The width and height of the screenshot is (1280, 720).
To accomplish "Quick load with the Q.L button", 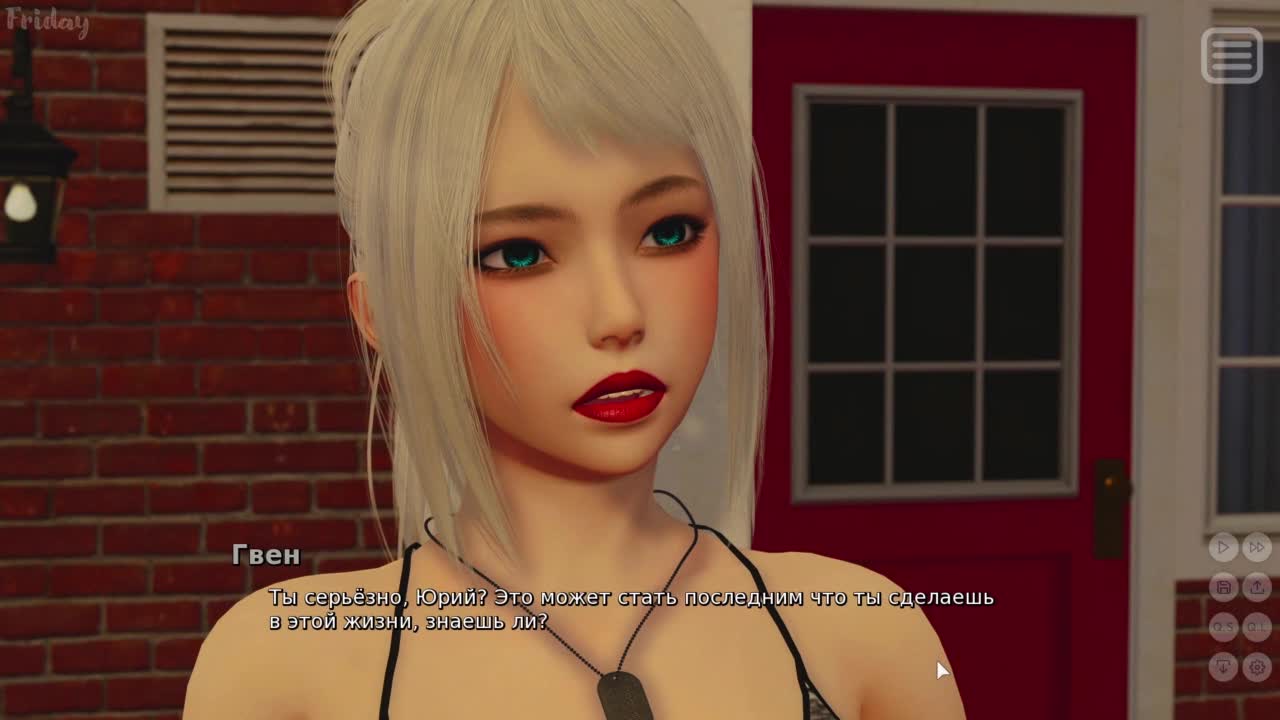I will (1257, 627).
